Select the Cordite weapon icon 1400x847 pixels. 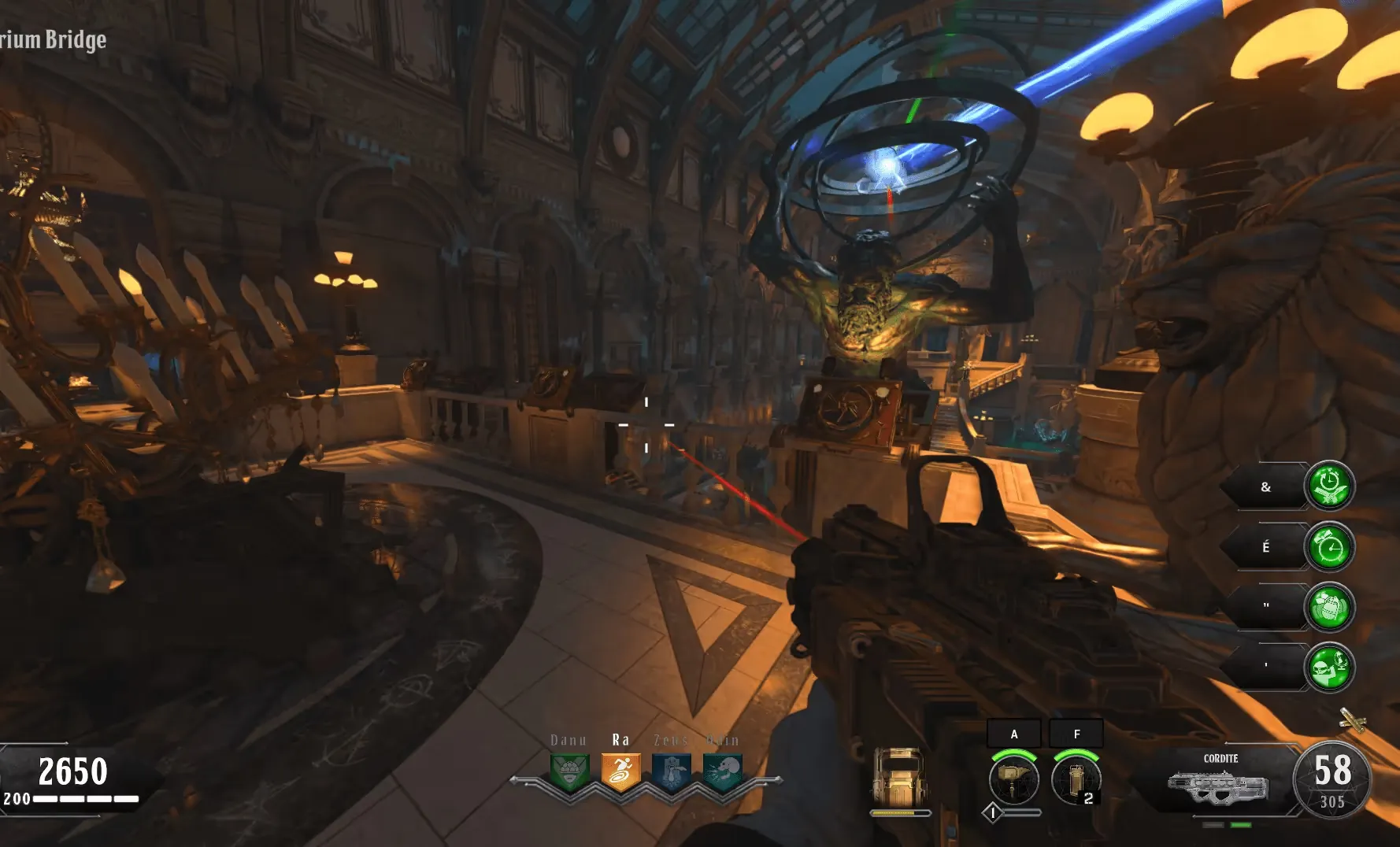point(1219,786)
